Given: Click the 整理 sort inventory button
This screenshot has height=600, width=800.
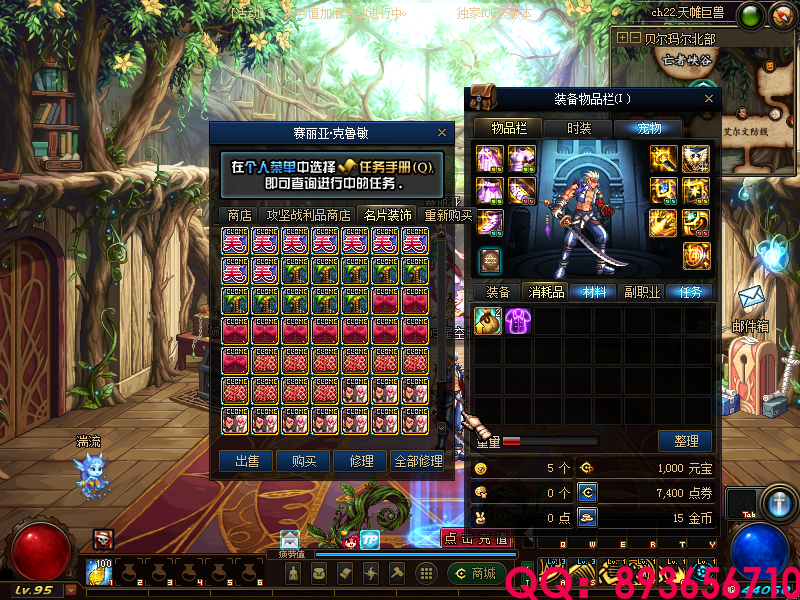Looking at the screenshot, I should pos(685,441).
